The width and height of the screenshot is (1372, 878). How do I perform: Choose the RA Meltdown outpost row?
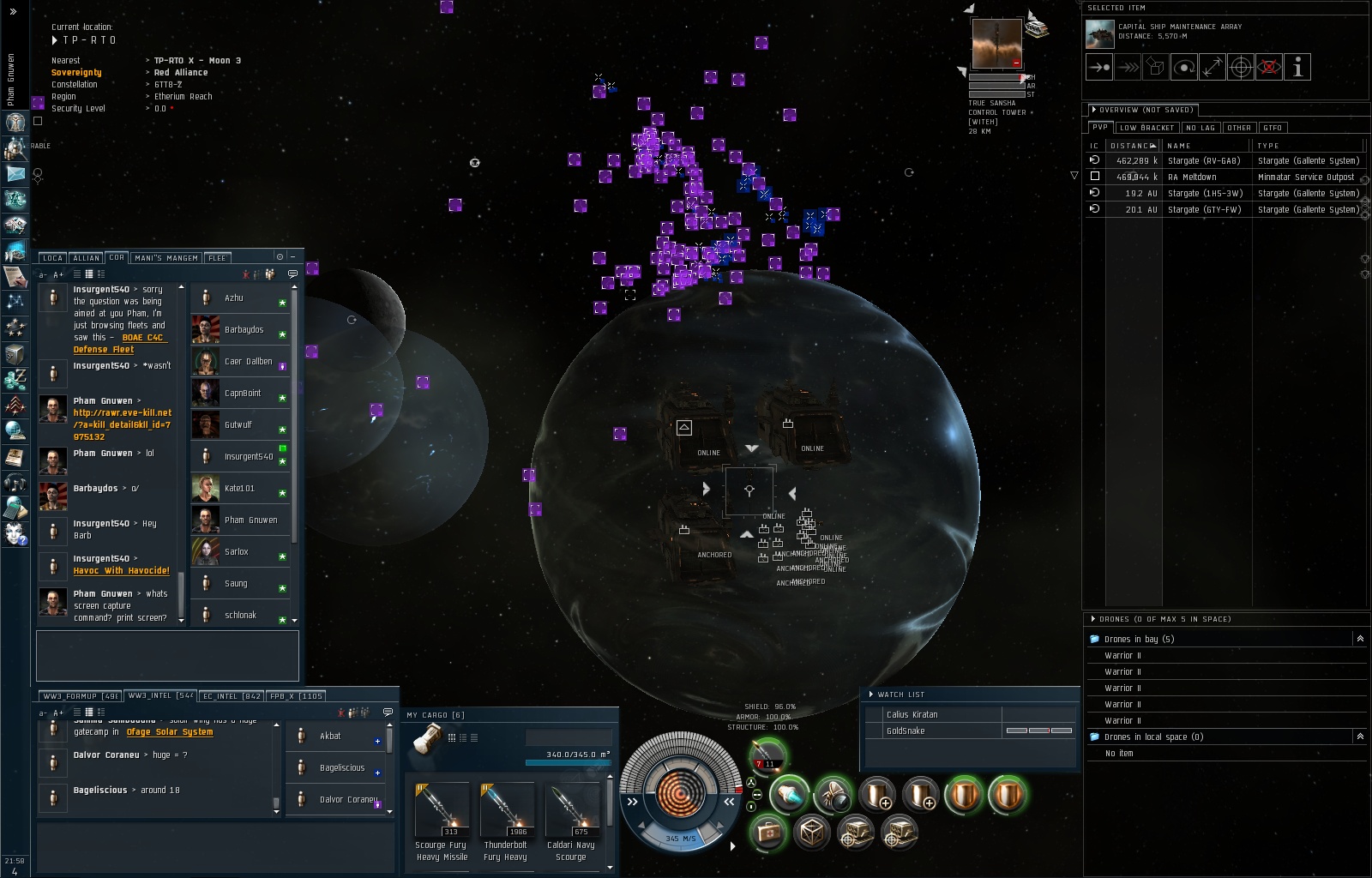(x=1191, y=177)
